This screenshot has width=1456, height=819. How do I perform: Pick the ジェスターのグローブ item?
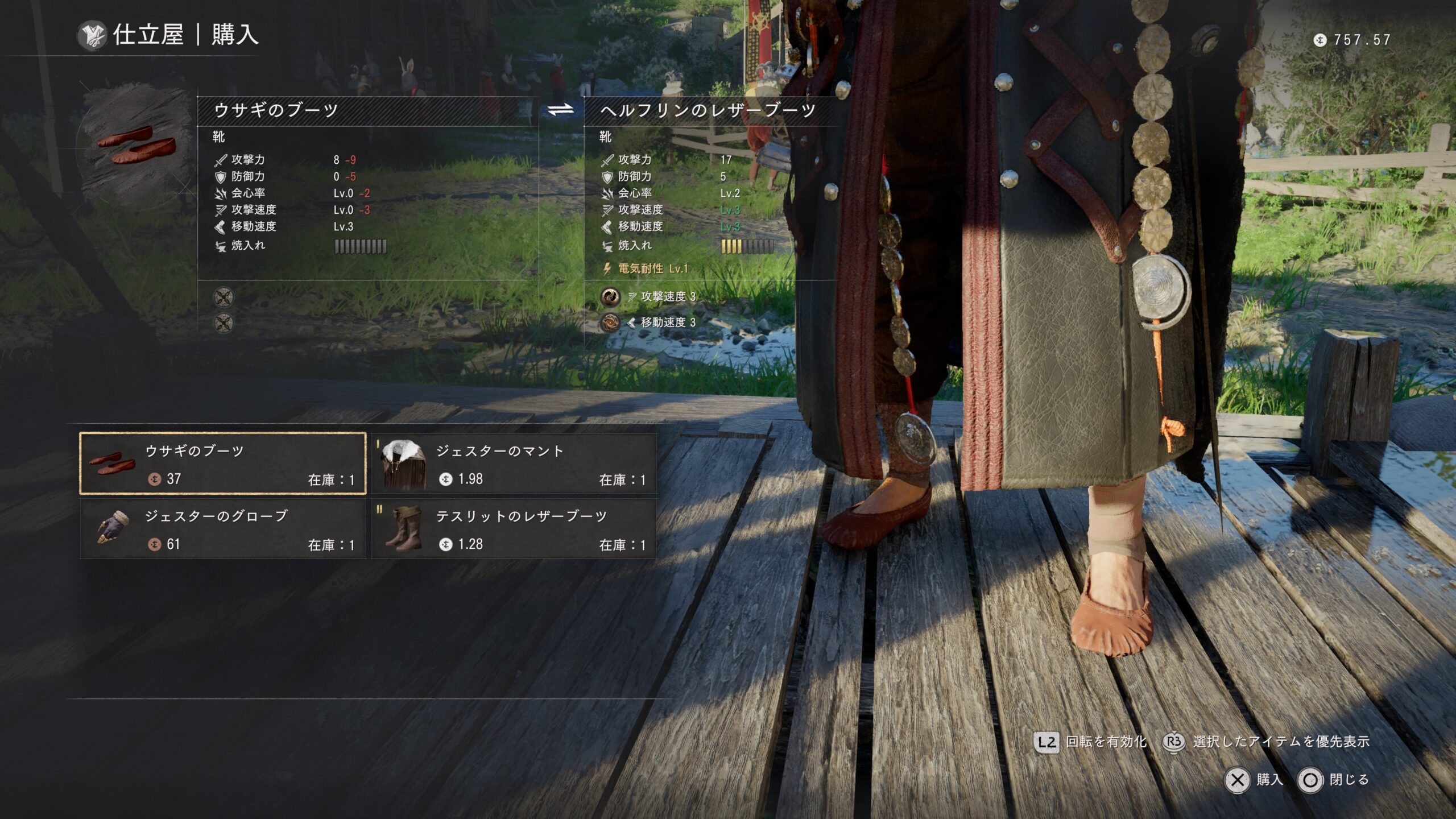pos(222,529)
